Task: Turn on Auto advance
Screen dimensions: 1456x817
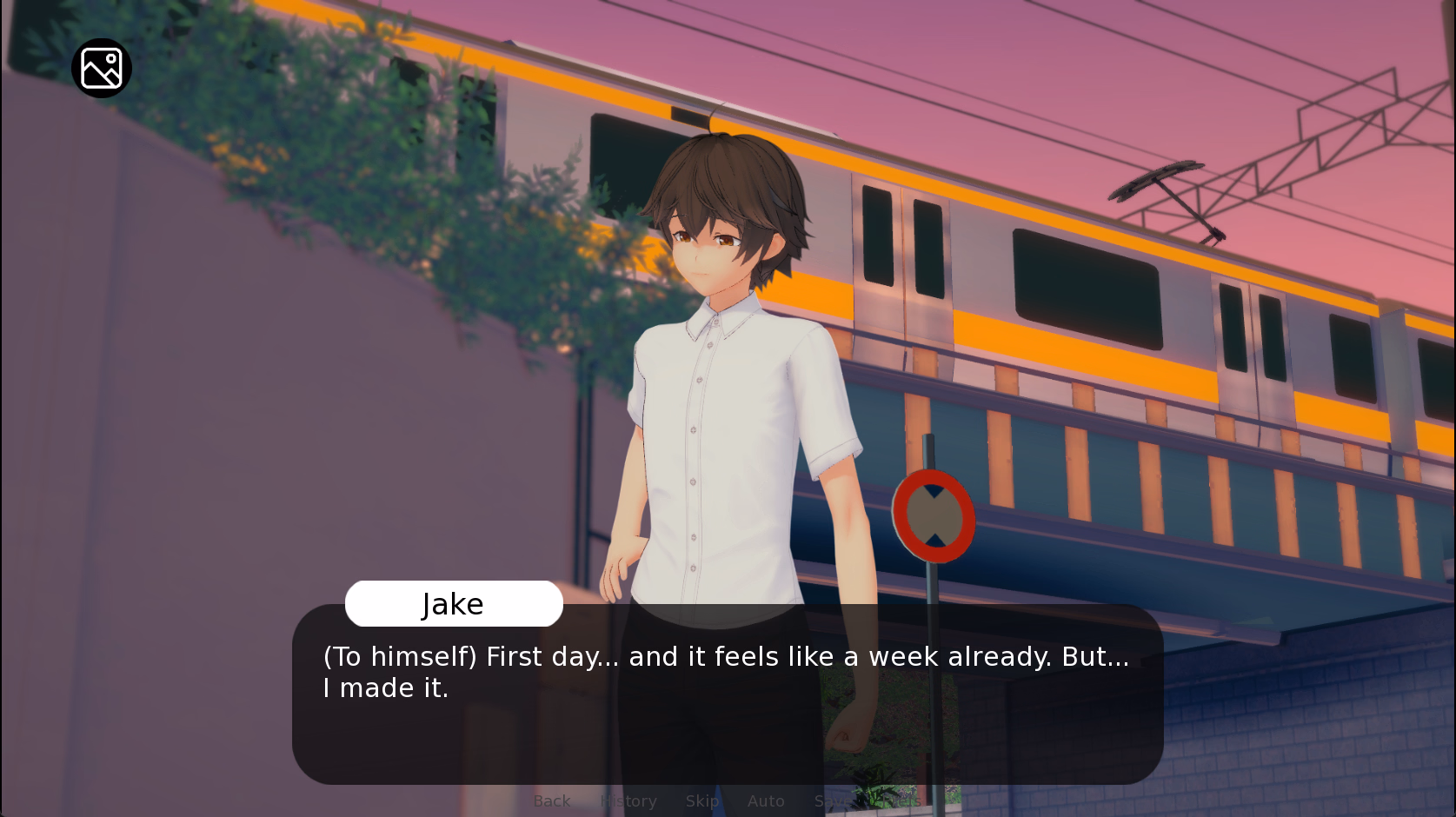Action: 766,800
